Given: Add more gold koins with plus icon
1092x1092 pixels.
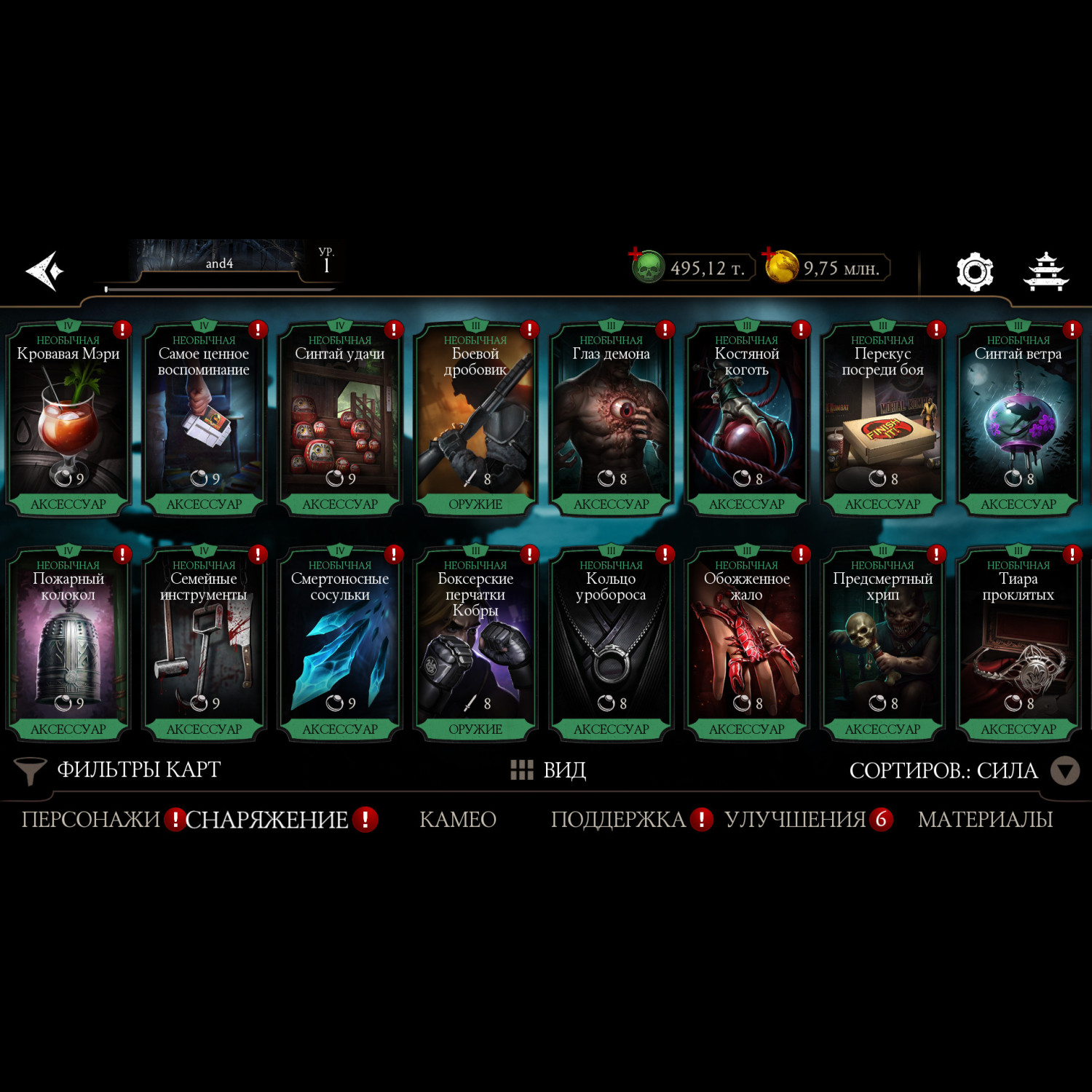Looking at the screenshot, I should pos(769,256).
